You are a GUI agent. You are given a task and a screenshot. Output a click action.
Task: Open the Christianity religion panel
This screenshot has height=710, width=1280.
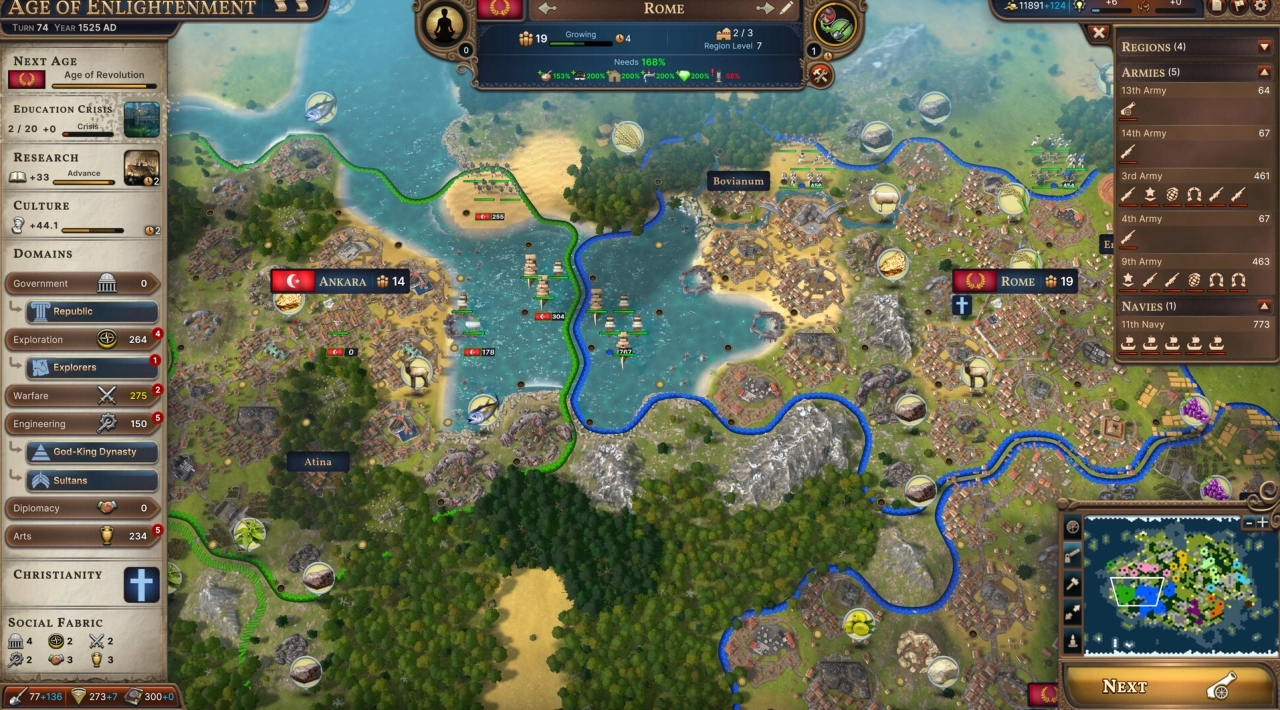pyautogui.click(x=141, y=585)
